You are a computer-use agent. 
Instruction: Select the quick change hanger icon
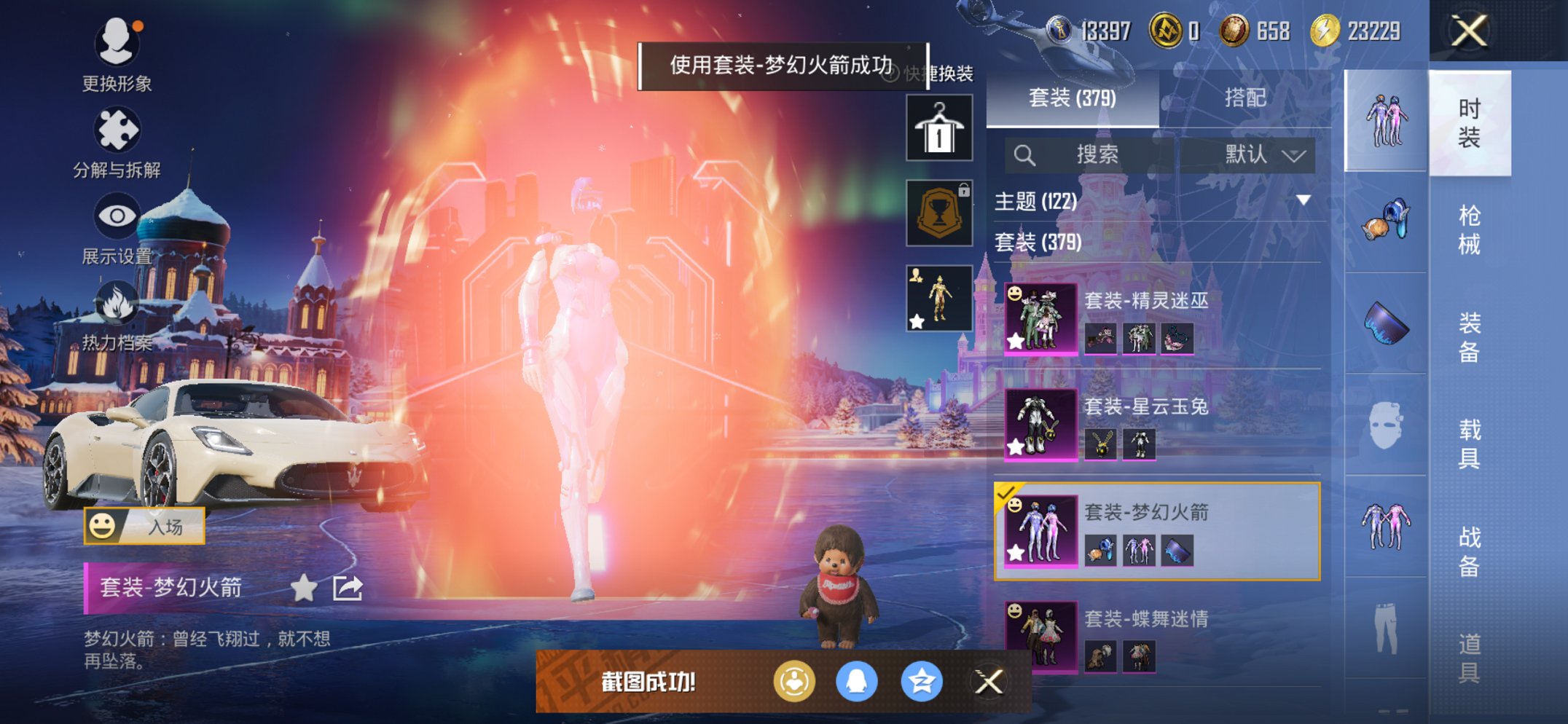938,127
